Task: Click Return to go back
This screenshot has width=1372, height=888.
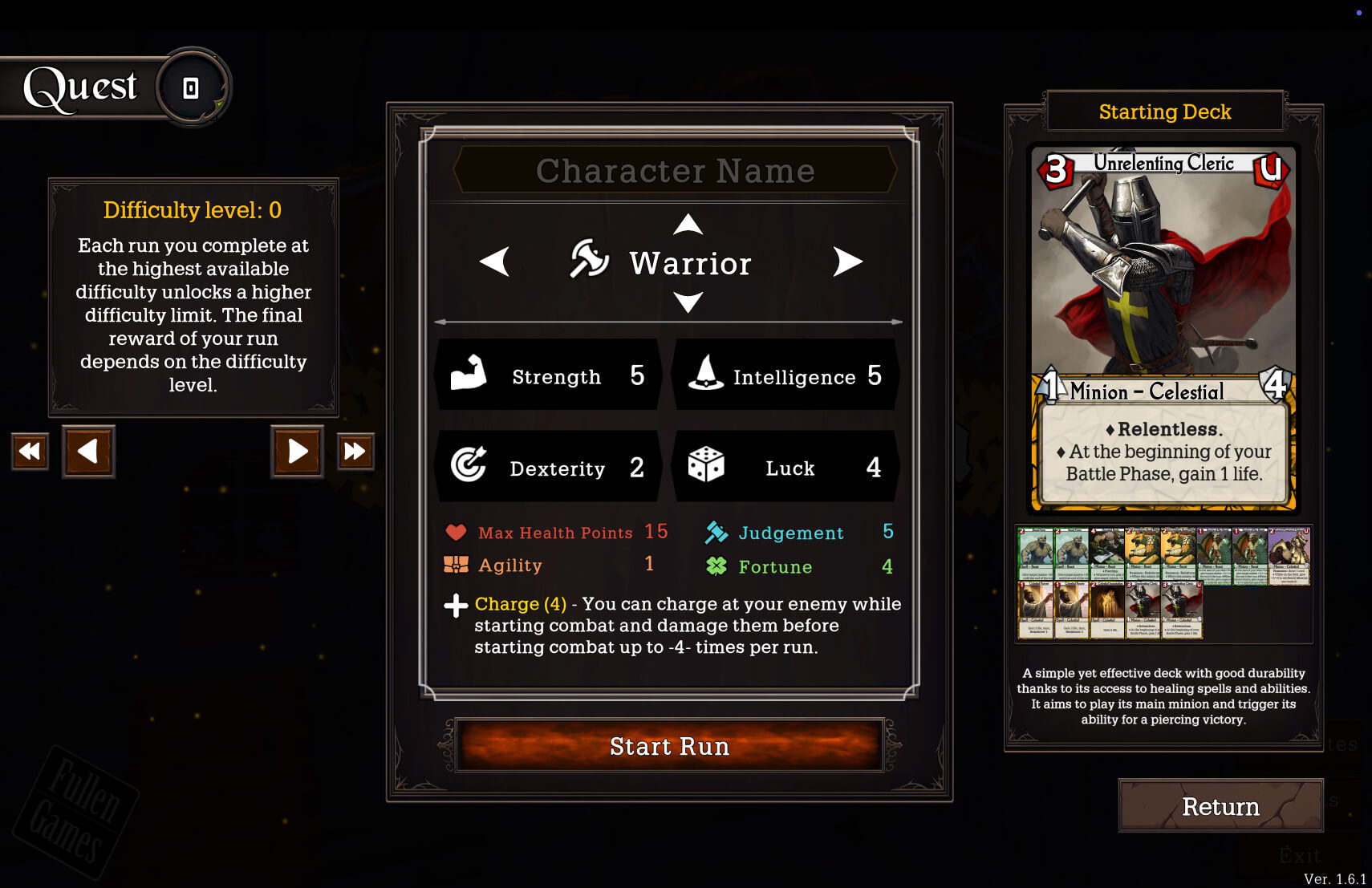Action: pyautogui.click(x=1220, y=806)
